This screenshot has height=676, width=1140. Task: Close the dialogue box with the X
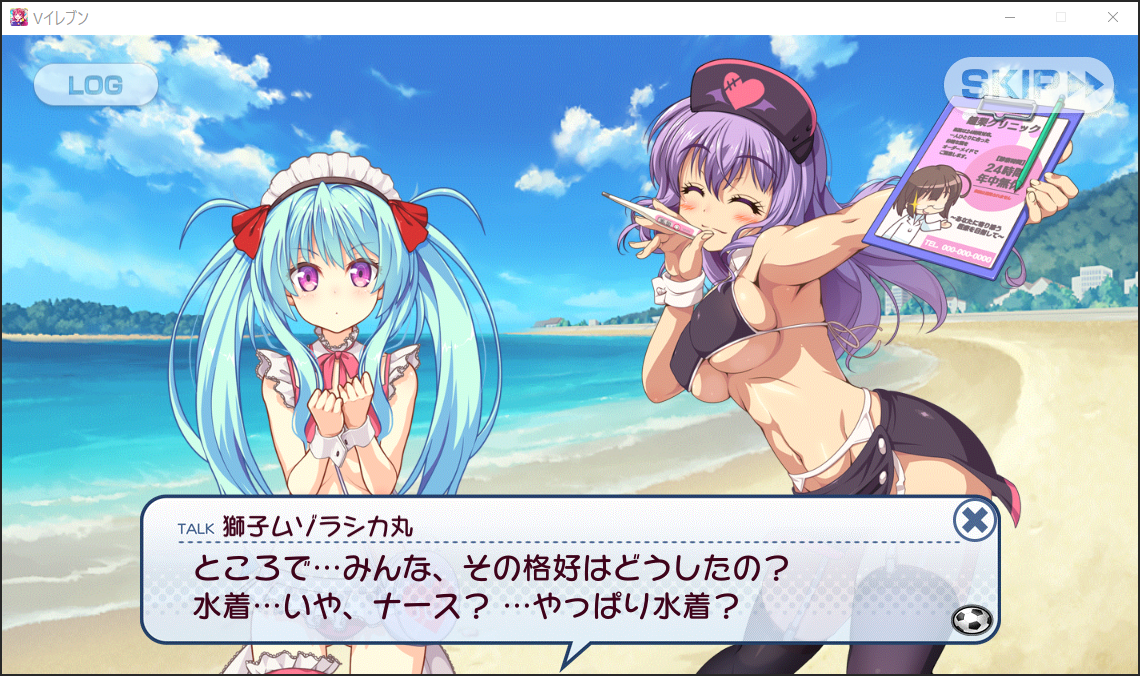click(x=974, y=520)
